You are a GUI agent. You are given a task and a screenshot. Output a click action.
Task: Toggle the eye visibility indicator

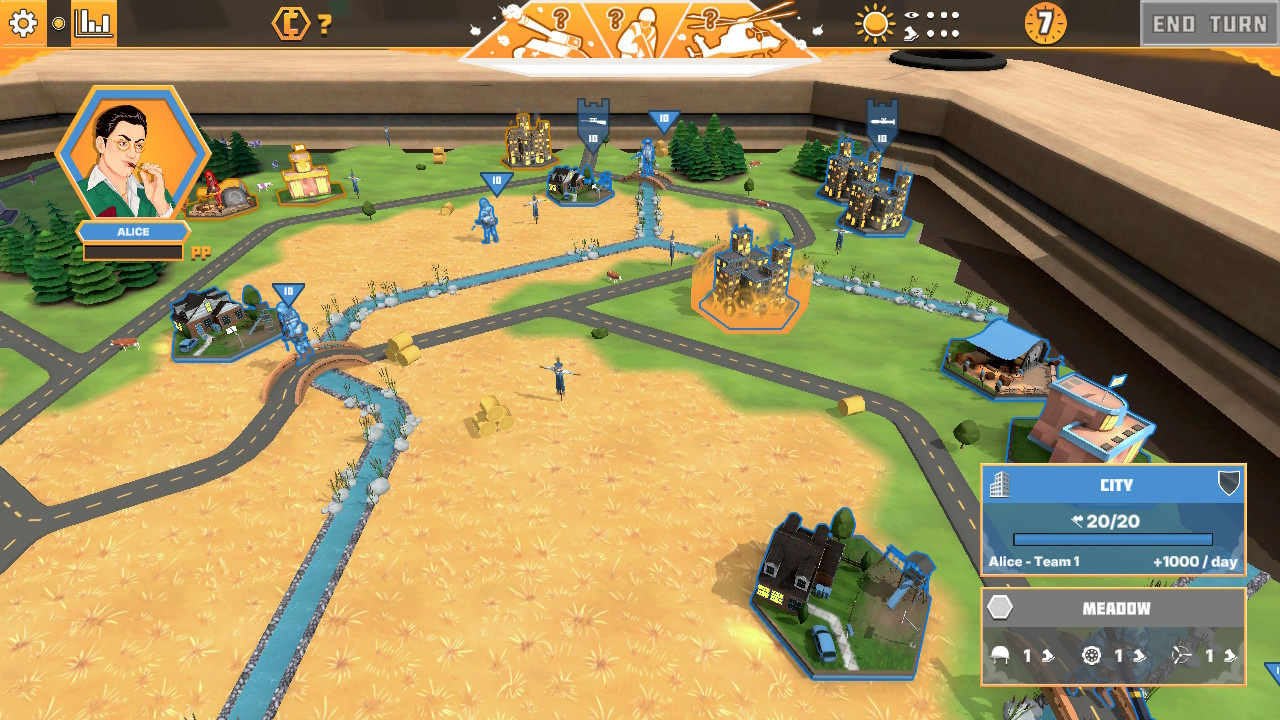911,15
